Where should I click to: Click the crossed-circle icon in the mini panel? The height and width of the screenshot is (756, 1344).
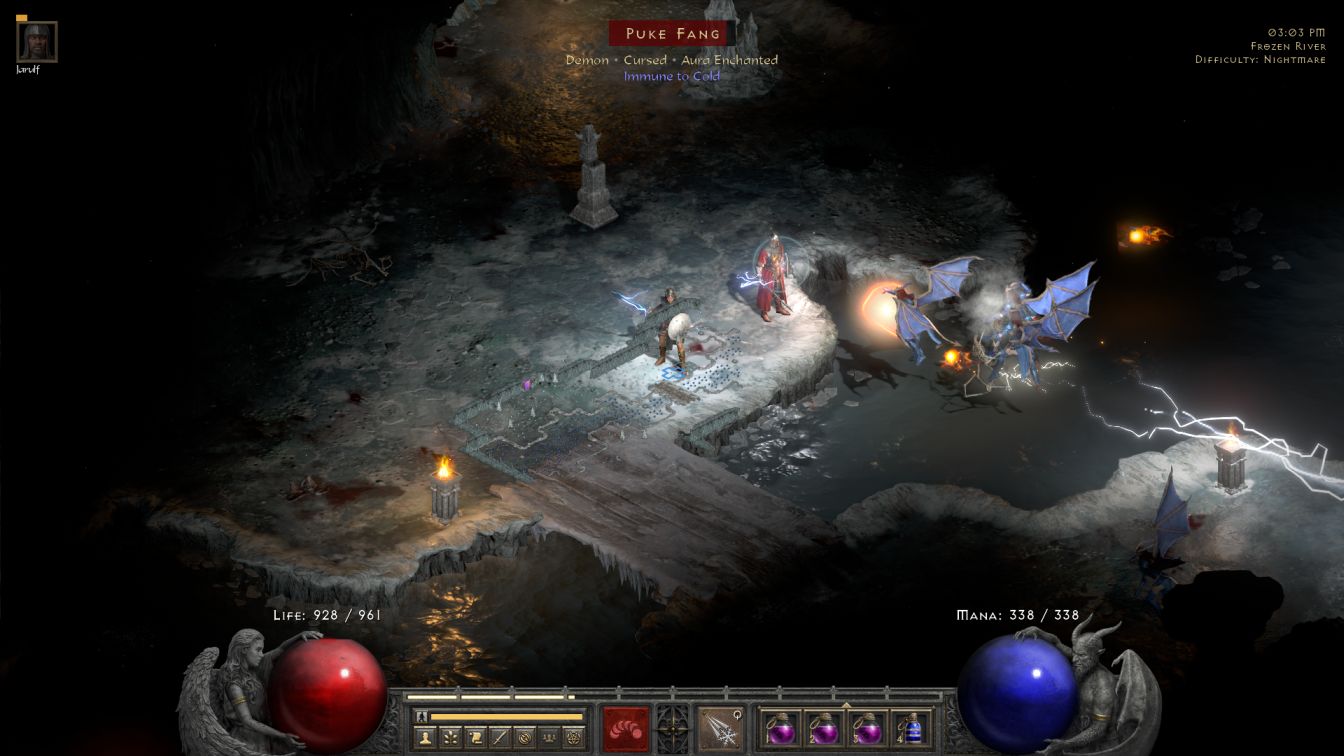pos(524,737)
